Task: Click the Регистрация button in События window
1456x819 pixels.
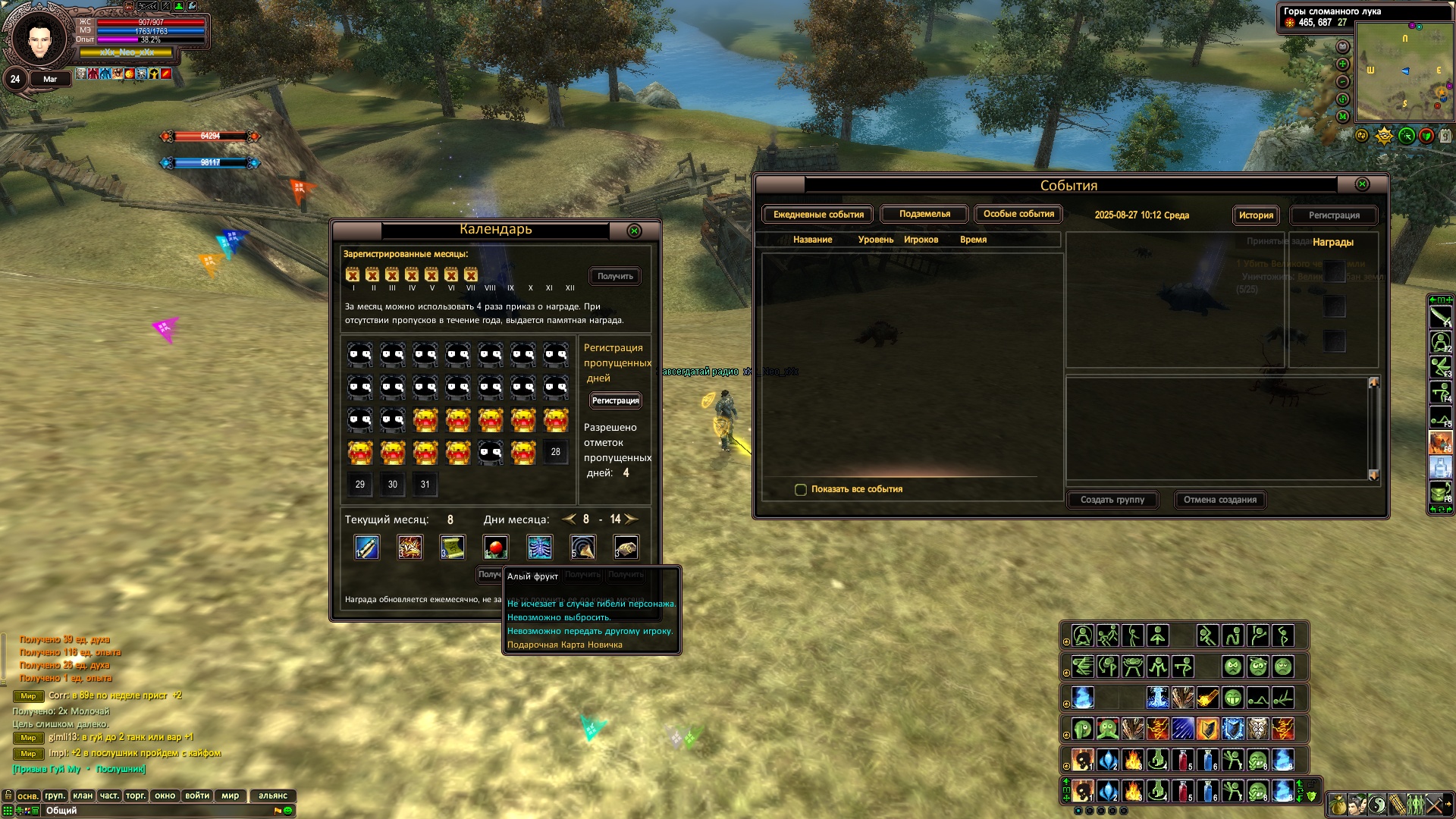Action: (x=1334, y=215)
